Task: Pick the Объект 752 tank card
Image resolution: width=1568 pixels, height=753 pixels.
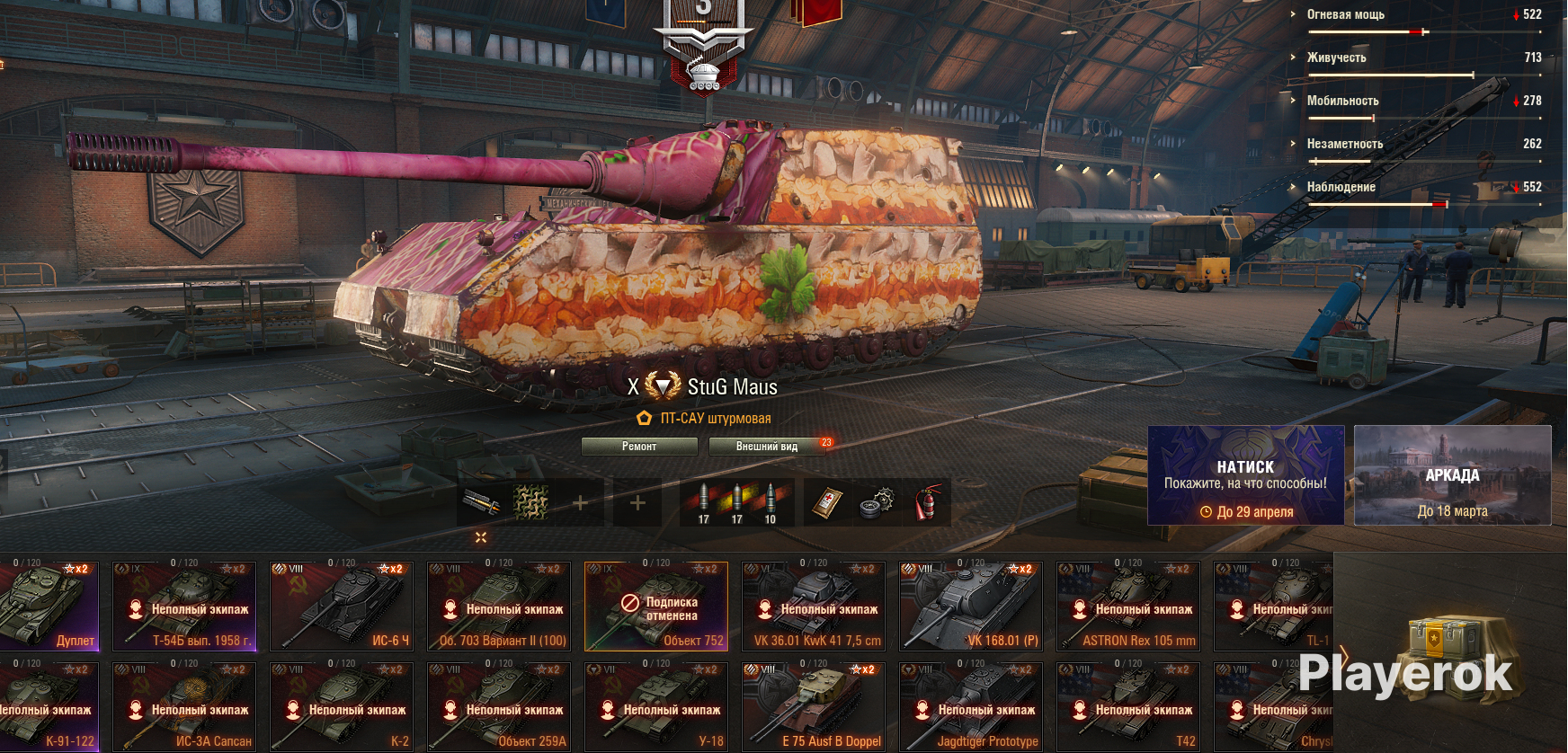Action: click(x=656, y=606)
